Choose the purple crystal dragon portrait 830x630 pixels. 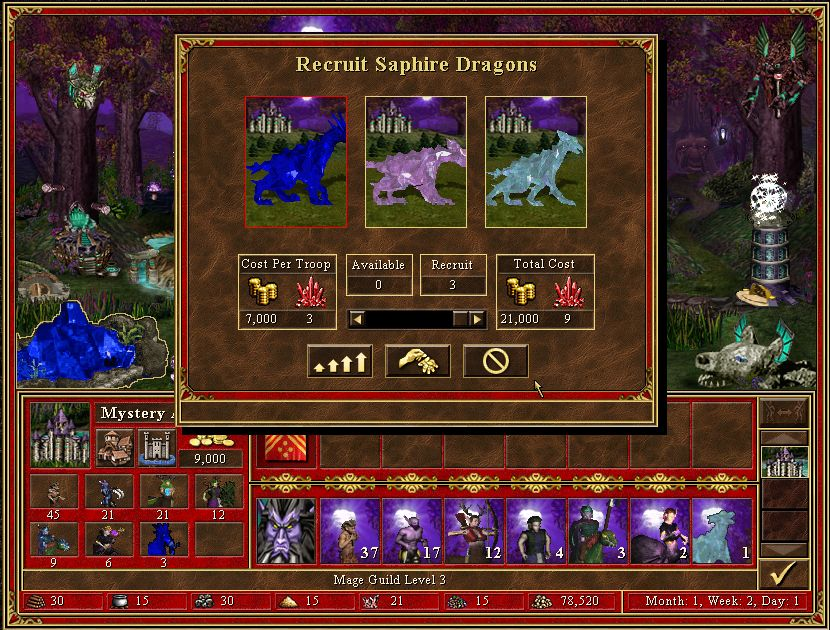[416, 162]
